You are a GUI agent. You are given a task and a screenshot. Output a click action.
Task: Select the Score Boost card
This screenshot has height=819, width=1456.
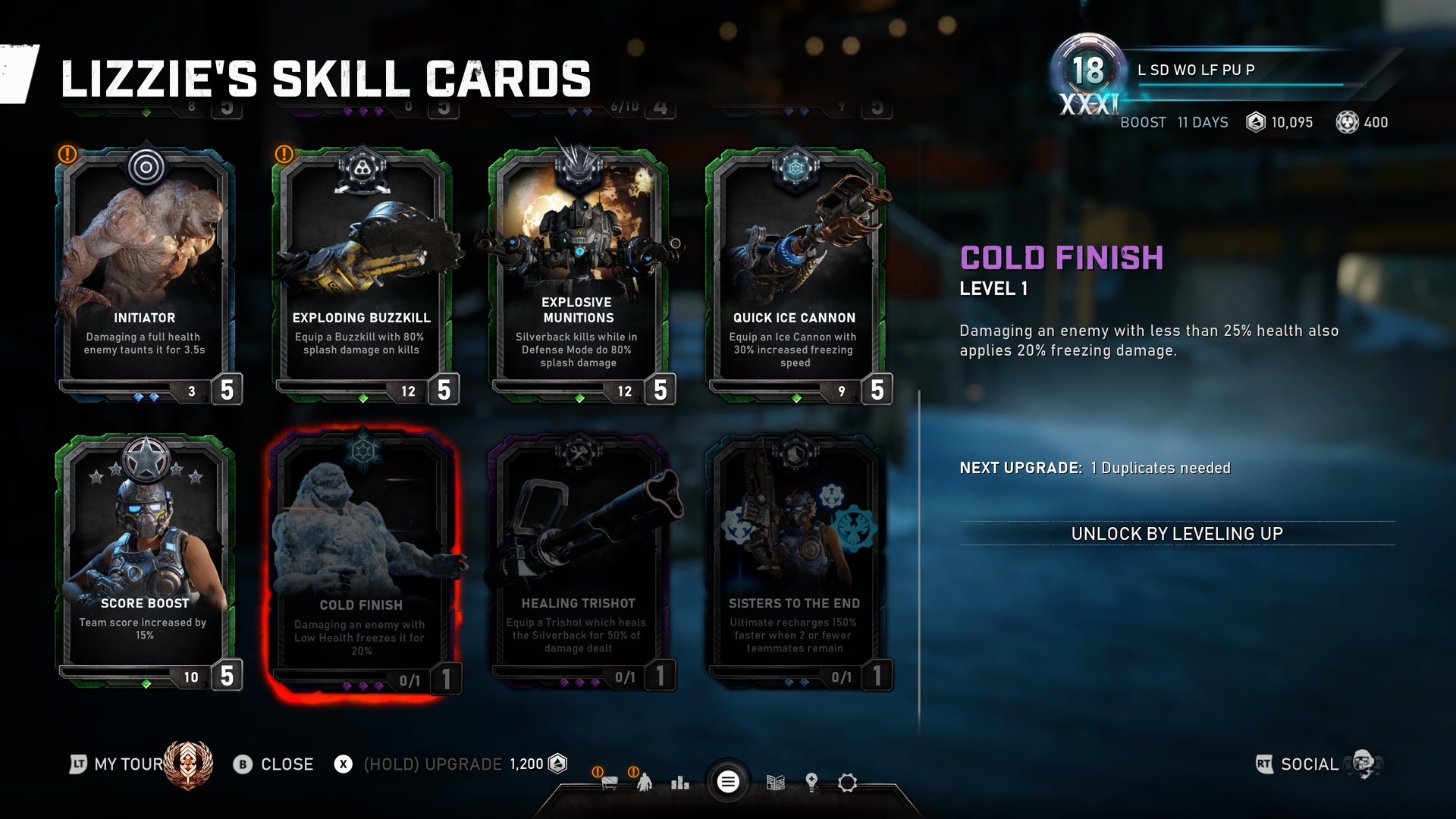(x=145, y=561)
